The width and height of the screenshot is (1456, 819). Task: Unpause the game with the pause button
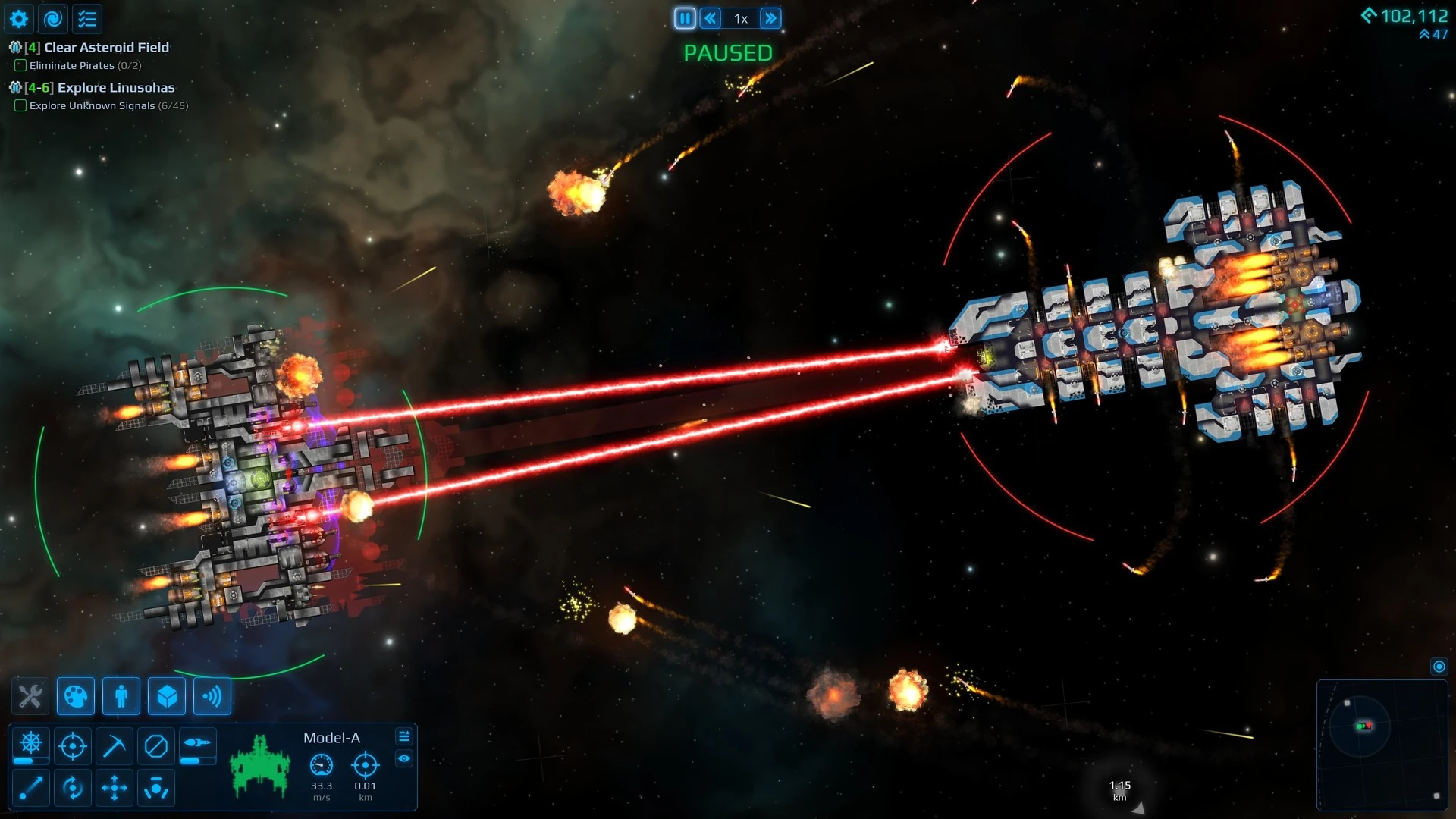(x=685, y=18)
